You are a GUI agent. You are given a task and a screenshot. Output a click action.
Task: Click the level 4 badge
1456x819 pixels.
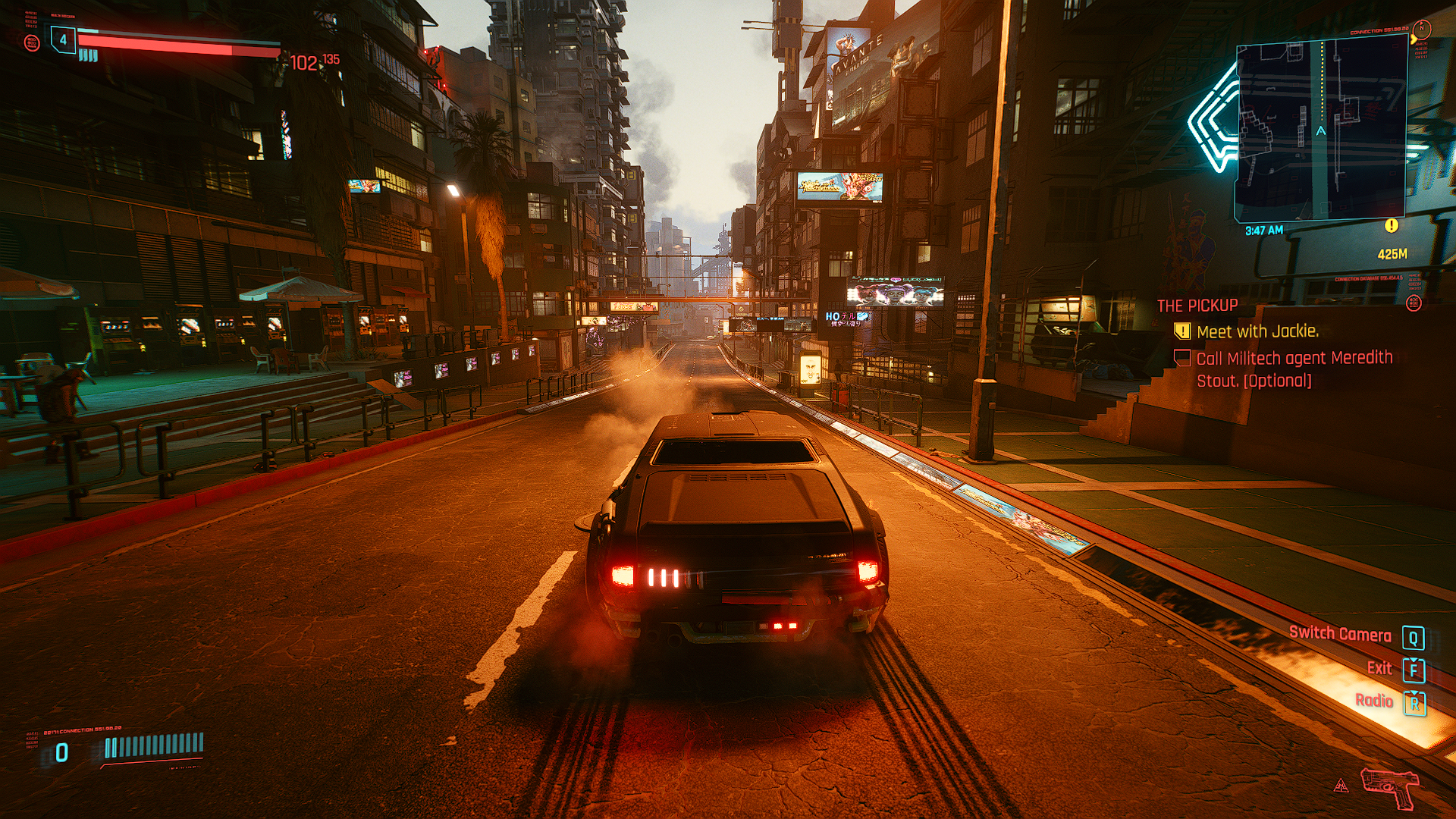tap(63, 39)
